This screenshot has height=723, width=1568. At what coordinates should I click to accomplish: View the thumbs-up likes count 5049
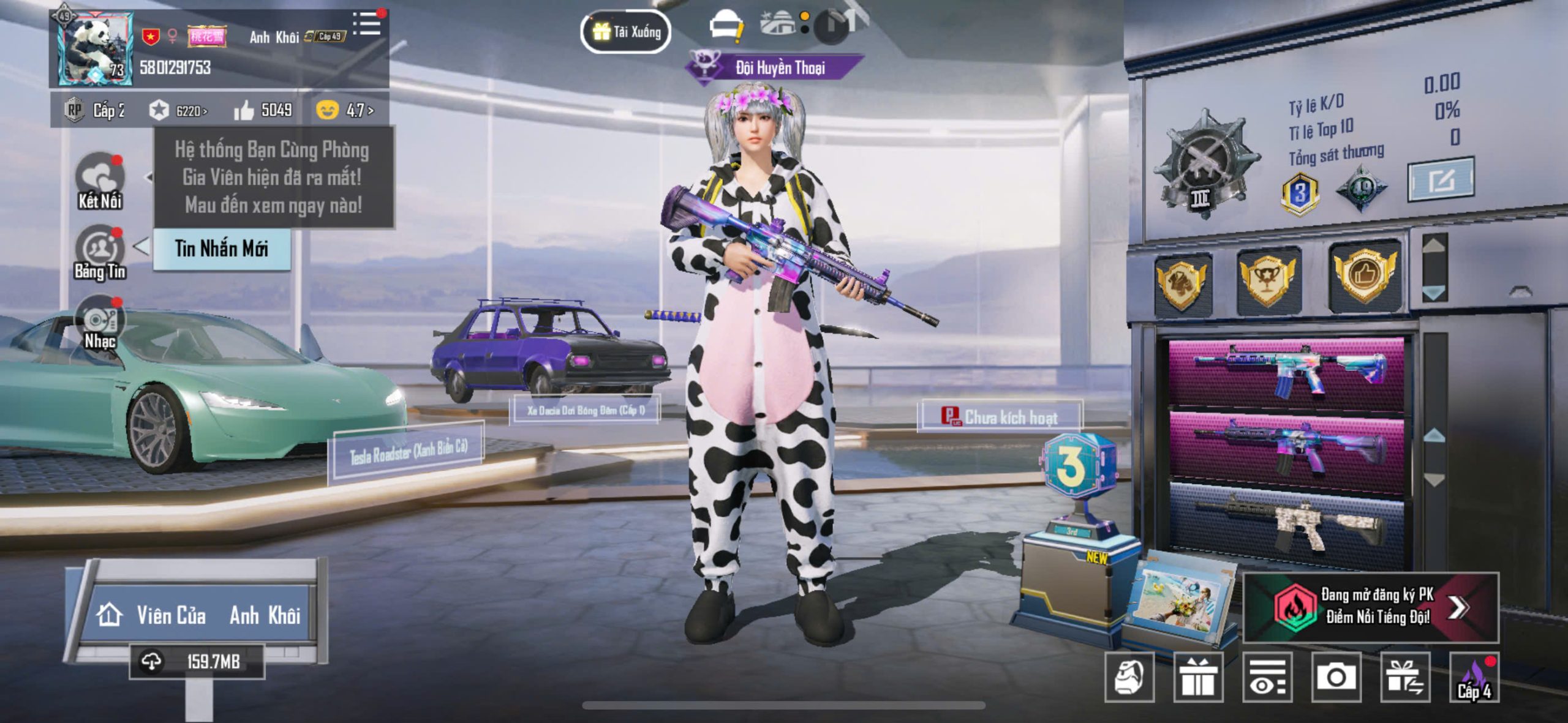click(x=263, y=110)
